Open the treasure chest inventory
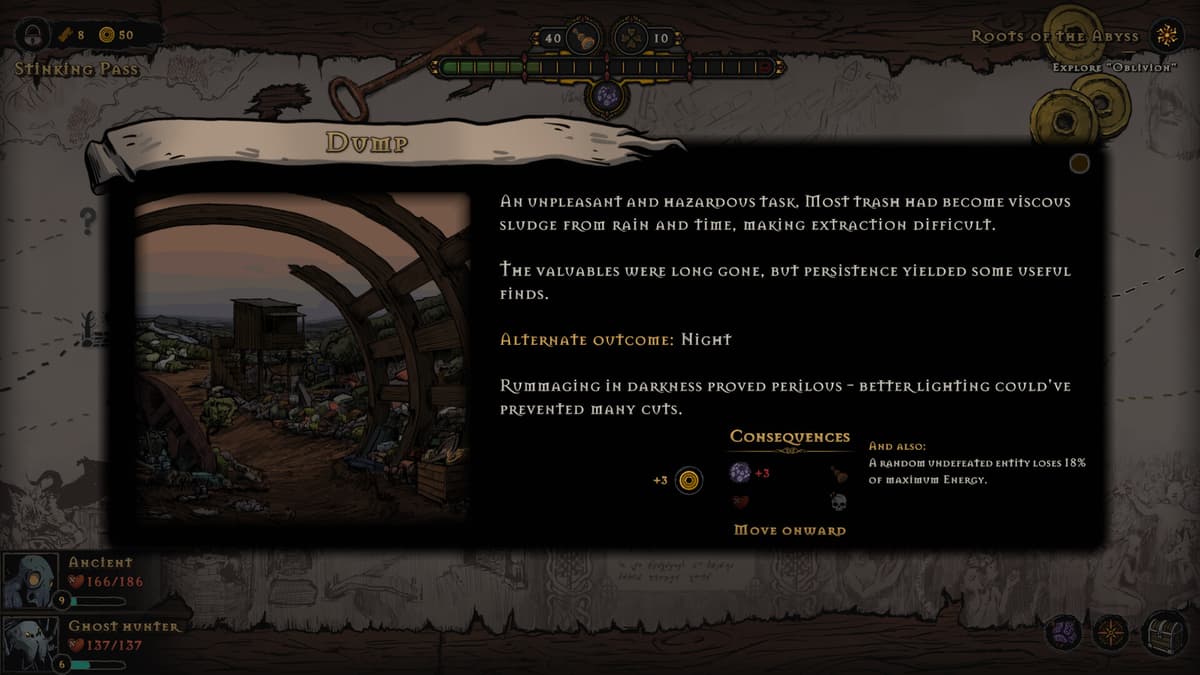The width and height of the screenshot is (1200, 675). (x=1163, y=632)
